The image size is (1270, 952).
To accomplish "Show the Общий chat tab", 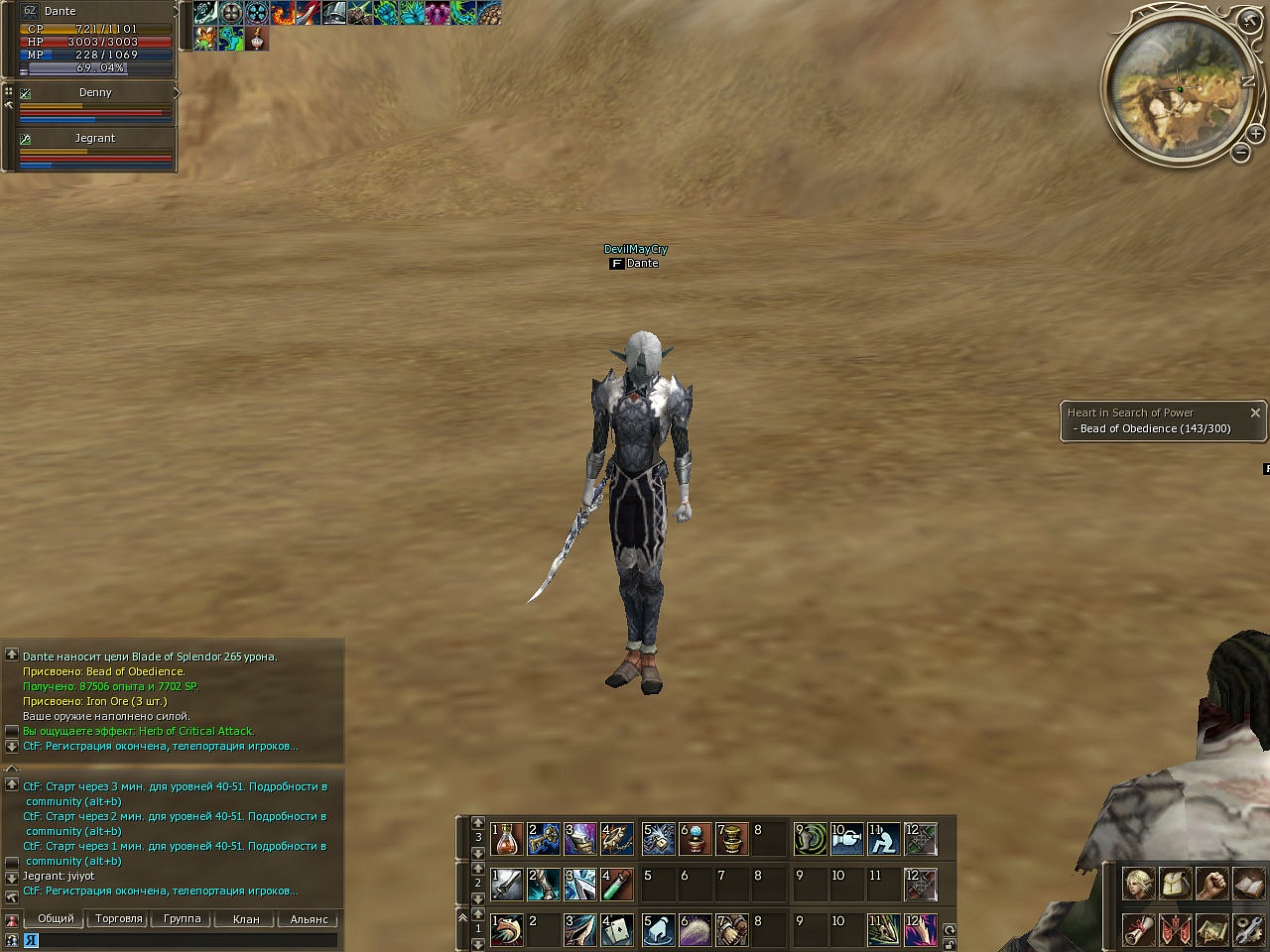I will 56,919.
